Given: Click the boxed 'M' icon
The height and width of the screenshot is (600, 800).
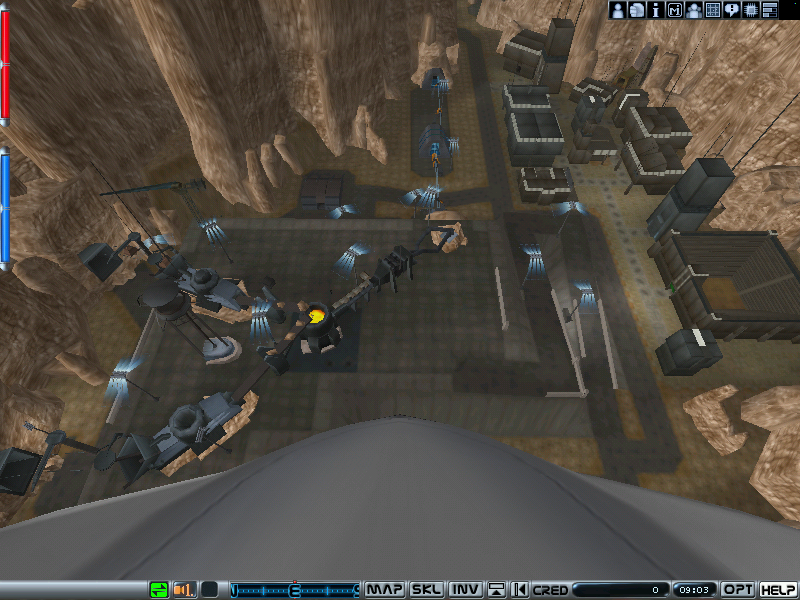Looking at the screenshot, I should [675, 10].
